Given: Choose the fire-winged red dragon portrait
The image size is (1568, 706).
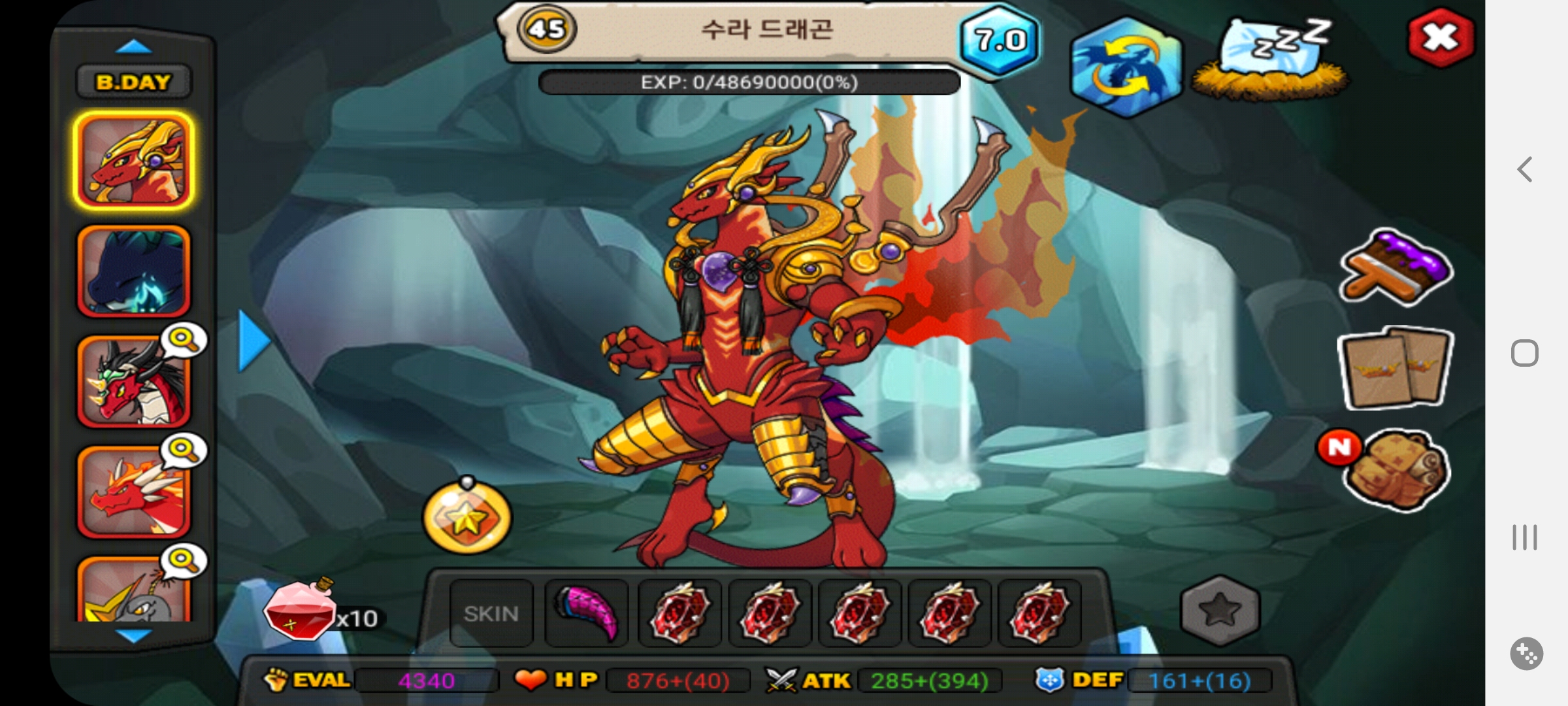Looking at the screenshot, I should tap(134, 492).
